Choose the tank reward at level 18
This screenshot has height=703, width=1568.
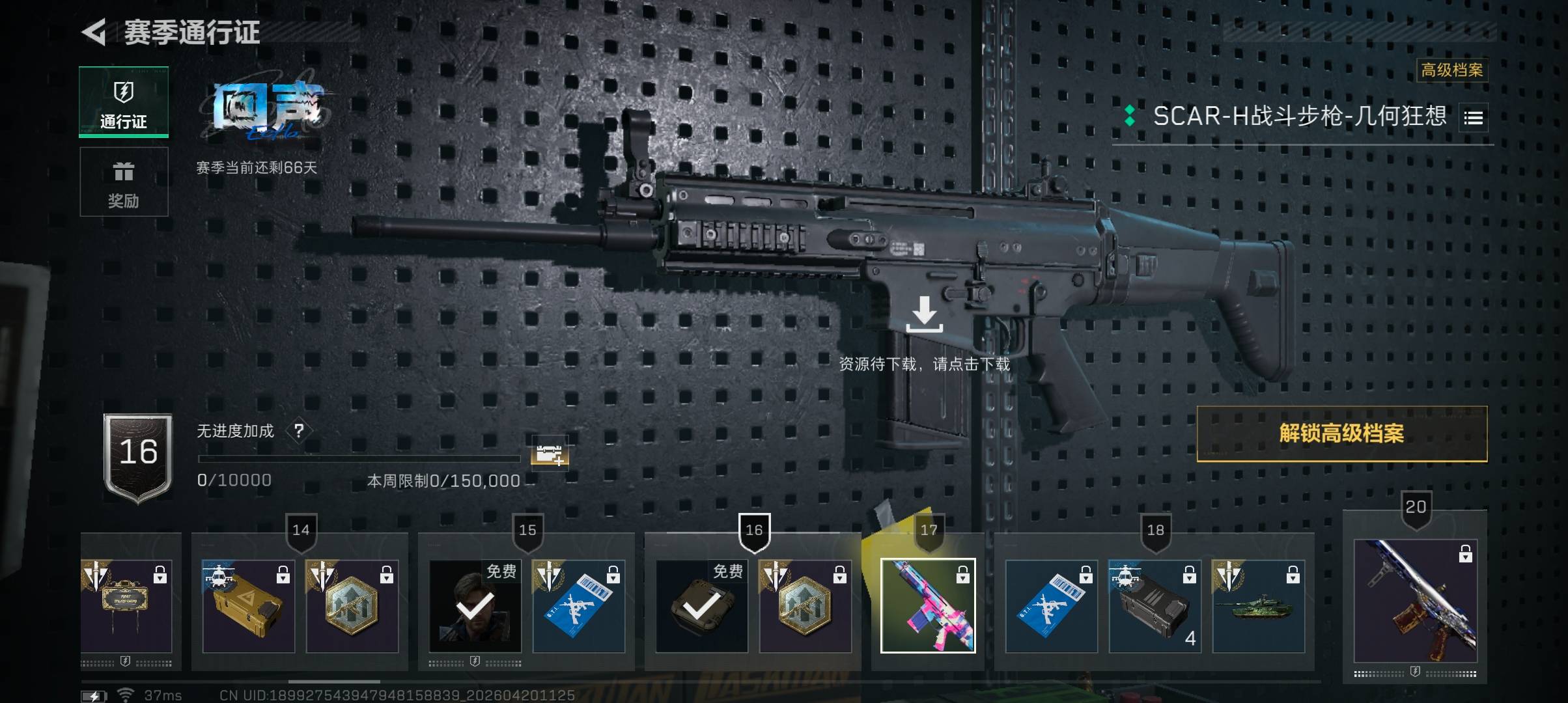1258,605
